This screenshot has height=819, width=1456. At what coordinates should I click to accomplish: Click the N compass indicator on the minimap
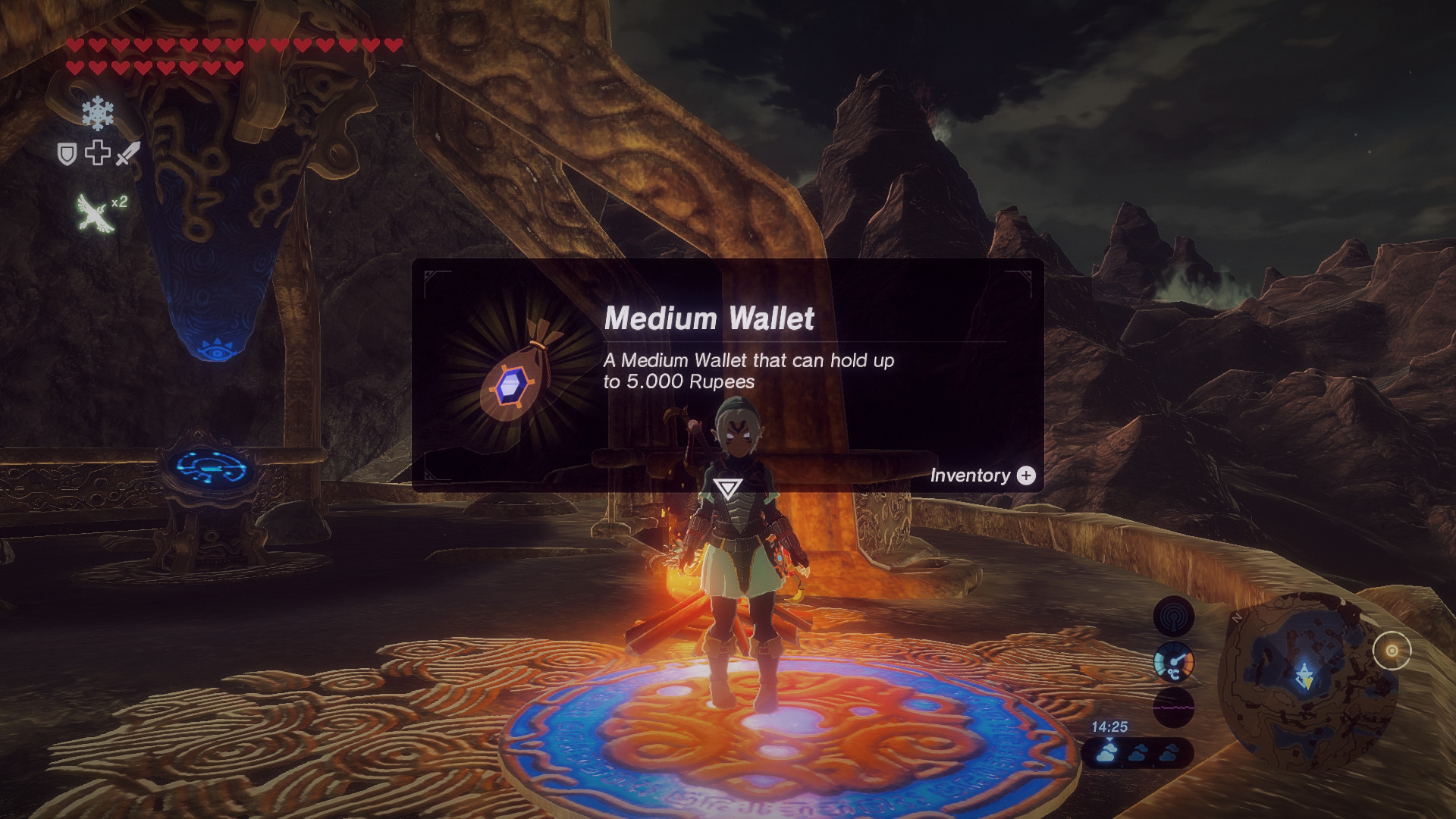pos(1236,617)
